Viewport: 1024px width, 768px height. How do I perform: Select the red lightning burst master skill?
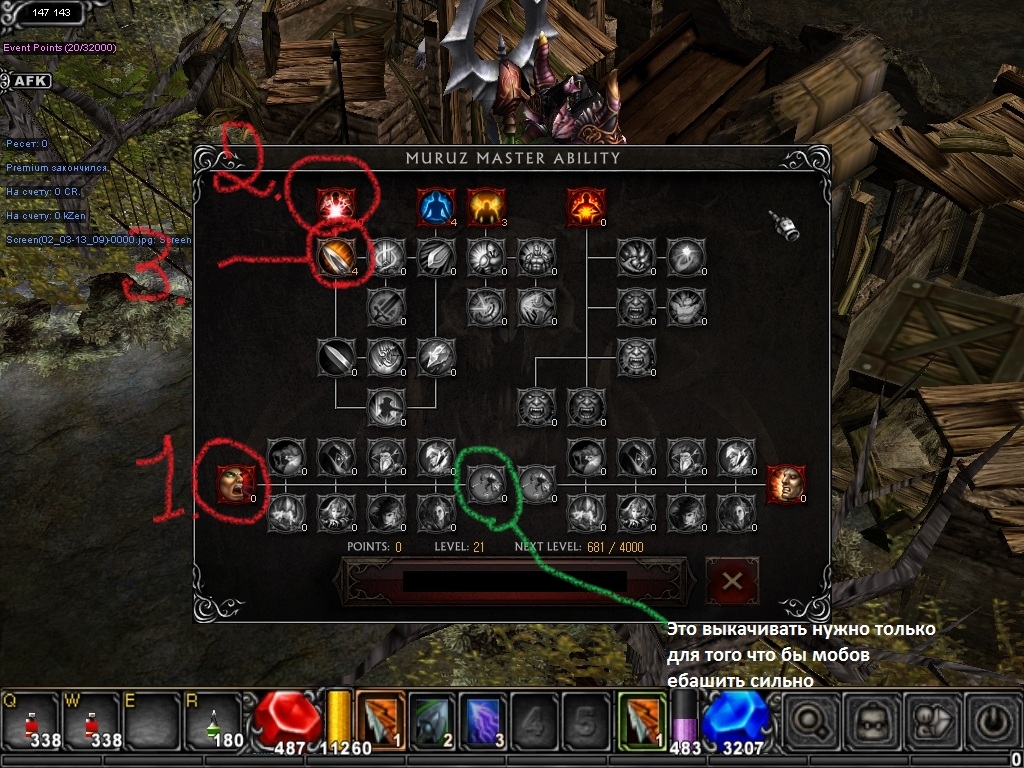coord(335,207)
